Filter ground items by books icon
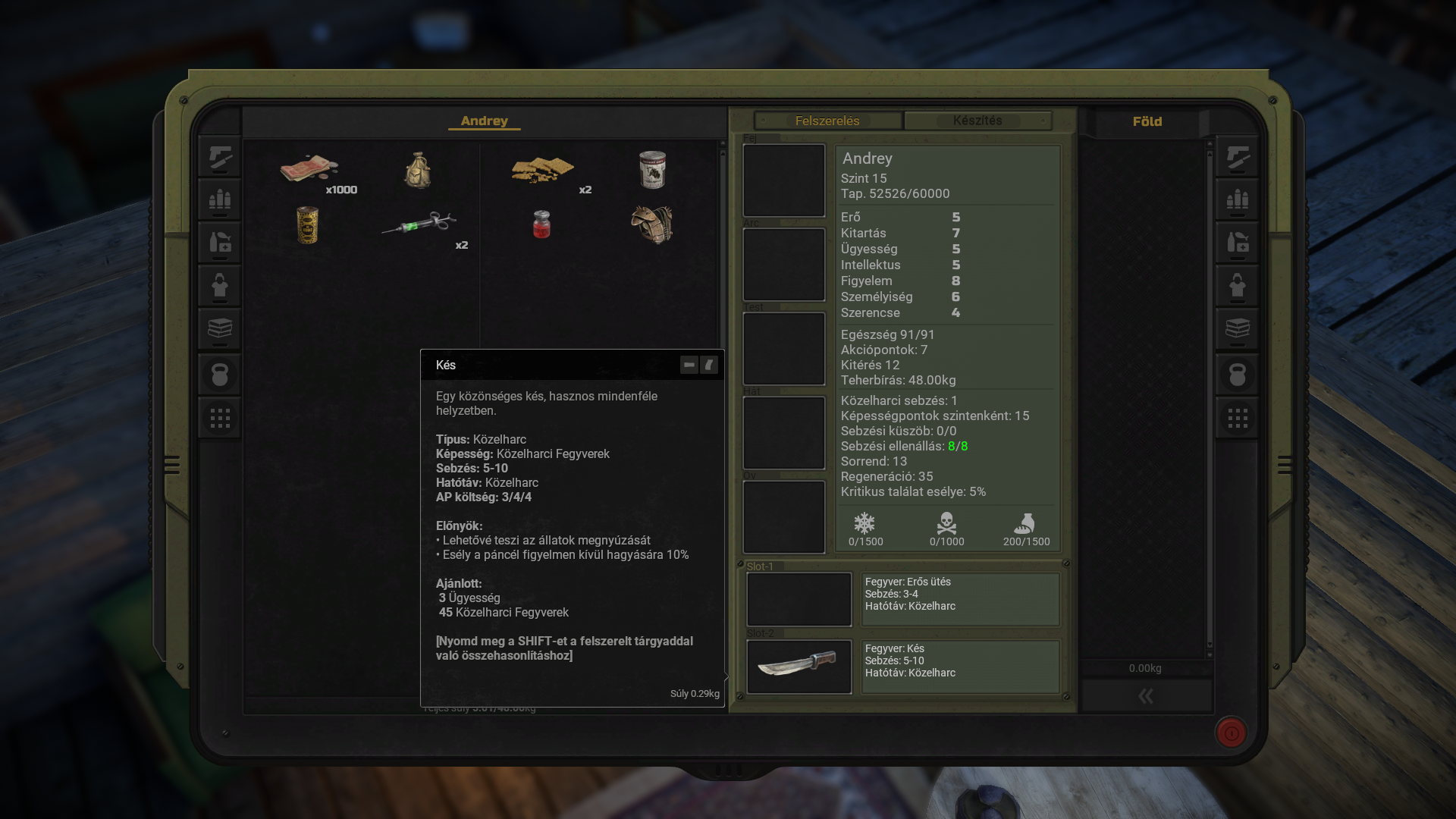Image resolution: width=1456 pixels, height=819 pixels. pyautogui.click(x=1238, y=329)
